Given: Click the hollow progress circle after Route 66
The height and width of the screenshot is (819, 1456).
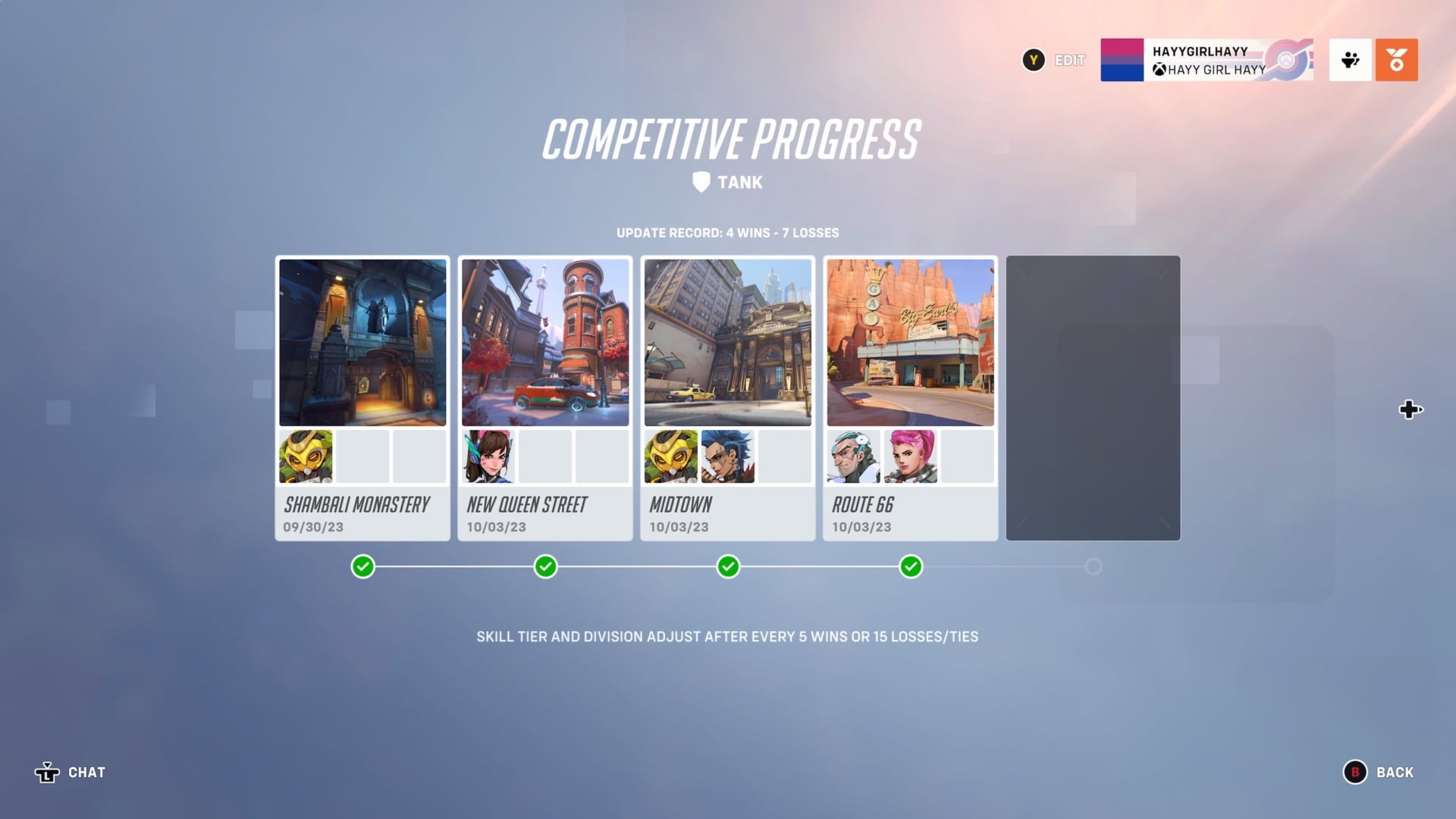Looking at the screenshot, I should pyautogui.click(x=1093, y=566).
